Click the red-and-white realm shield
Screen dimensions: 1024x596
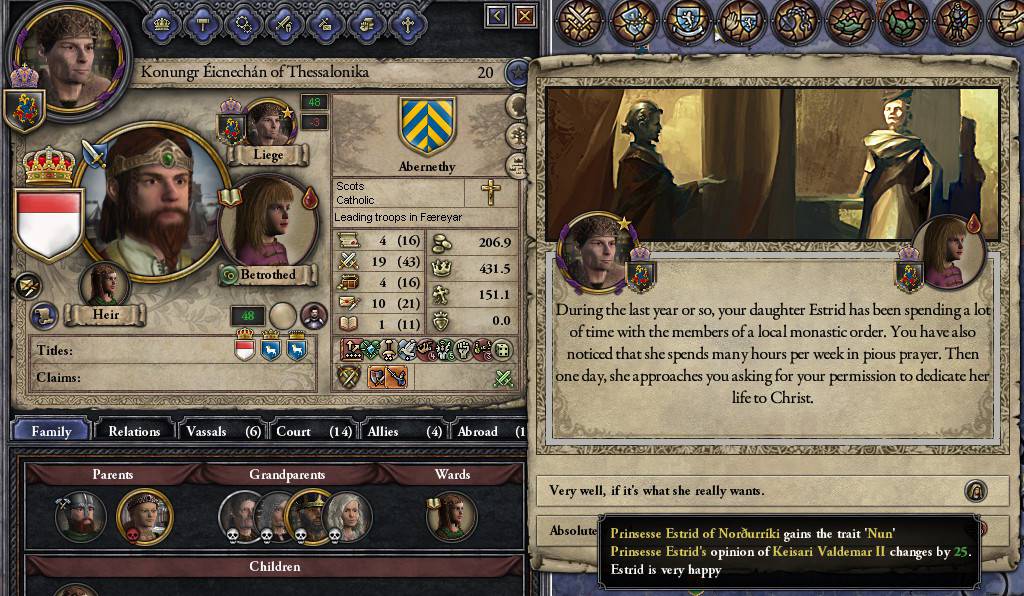[49, 220]
